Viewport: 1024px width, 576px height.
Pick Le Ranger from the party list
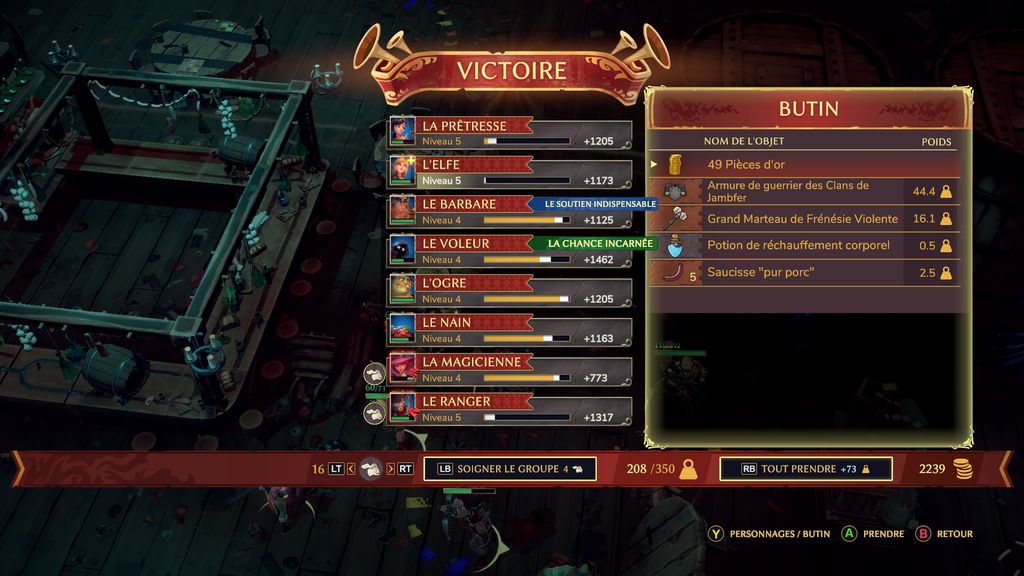click(x=510, y=409)
